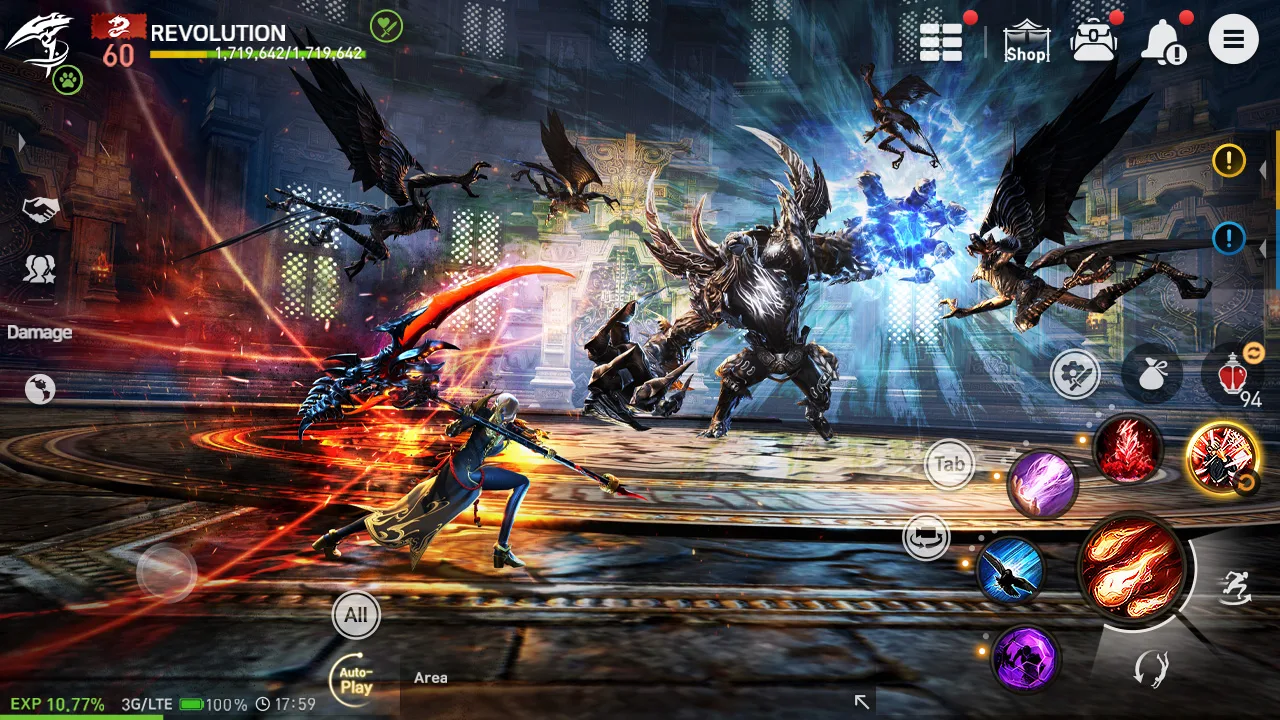Open the backpack inventory

click(x=1095, y=40)
